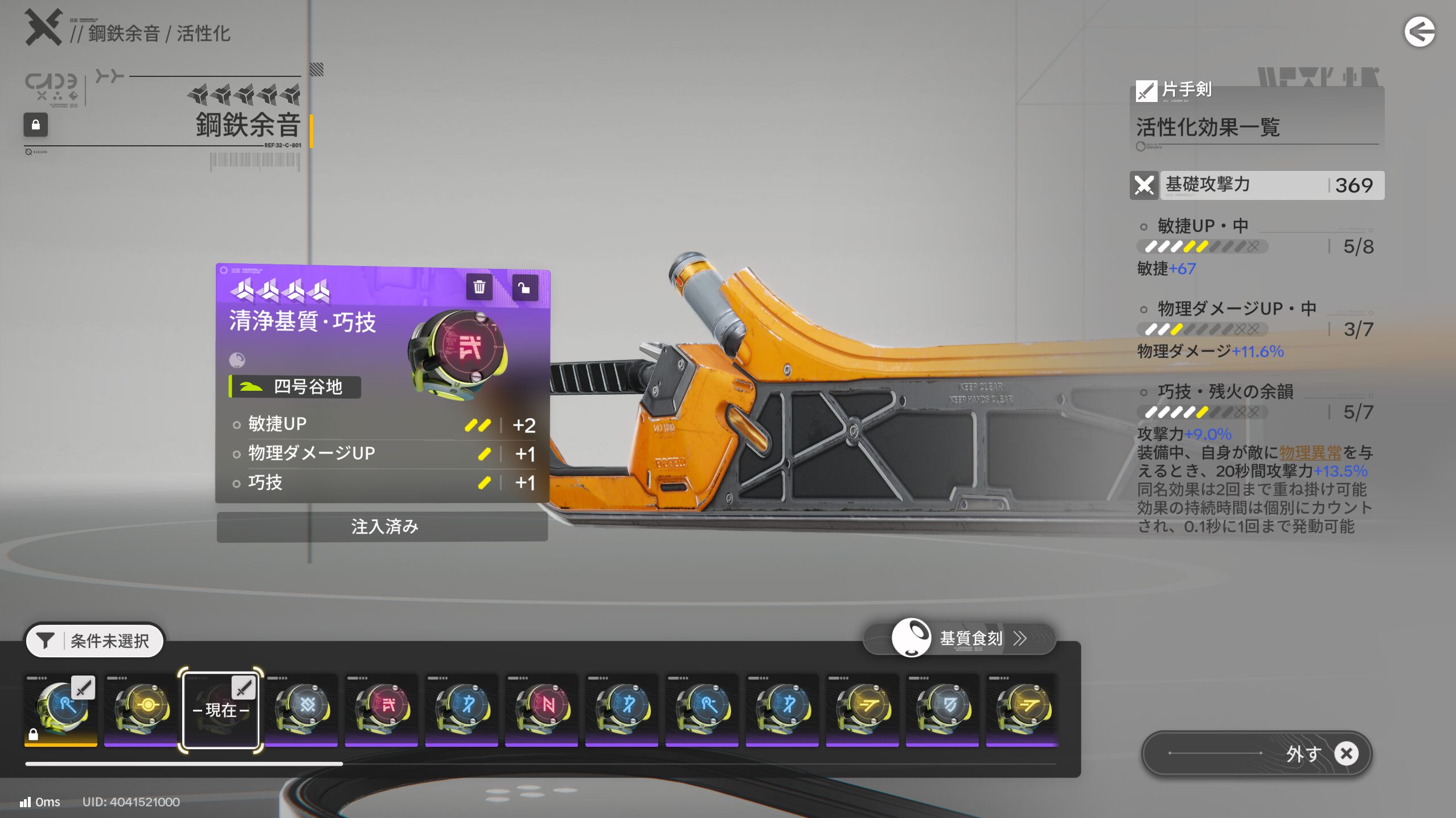1456x818 pixels.
Task: Choose the red N essence thumbnail
Action: [542, 709]
